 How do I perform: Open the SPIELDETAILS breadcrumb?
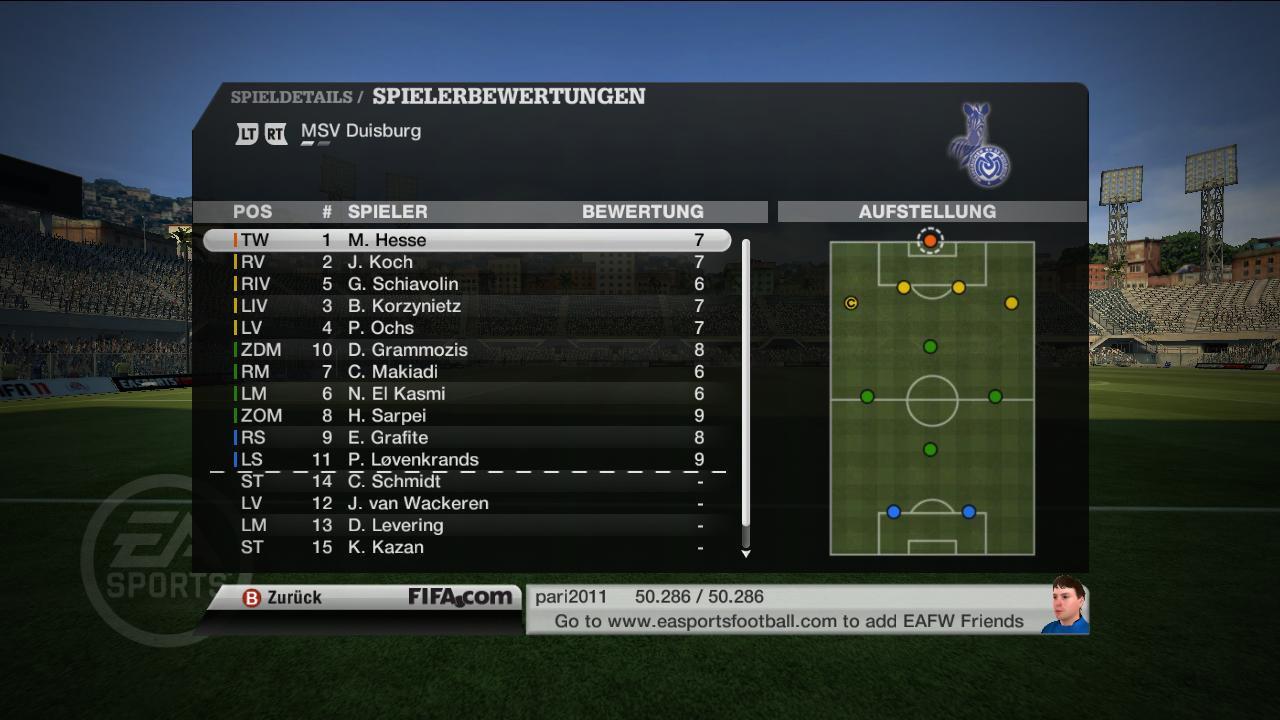point(291,97)
